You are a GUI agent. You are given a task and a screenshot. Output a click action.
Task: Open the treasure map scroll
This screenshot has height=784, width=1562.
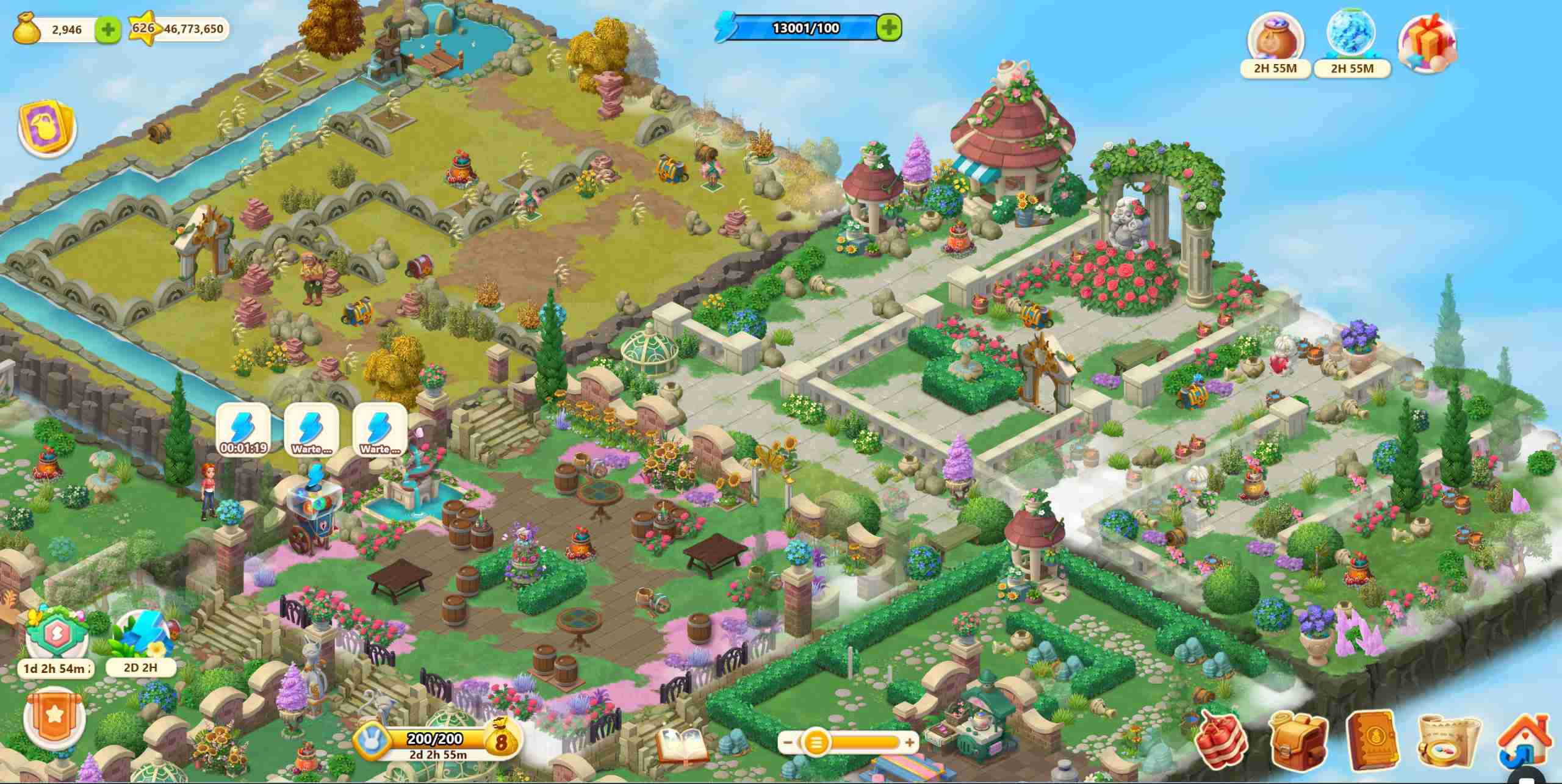pyautogui.click(x=1449, y=743)
